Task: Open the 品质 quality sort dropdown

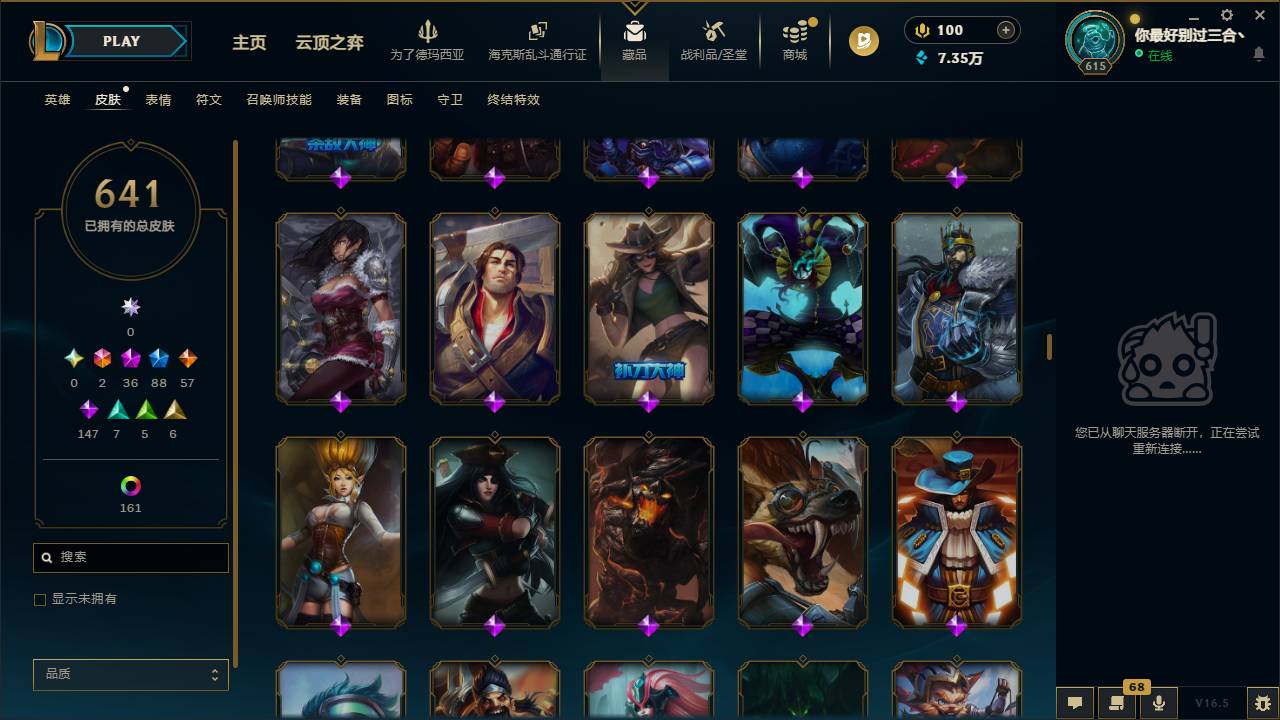Action: (130, 674)
